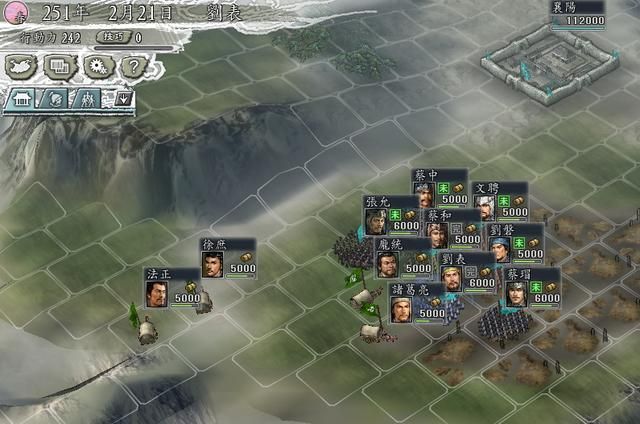Choose the 蔡中 unit banner
Image resolution: width=640 pixels, height=424 pixels.
tap(439, 187)
